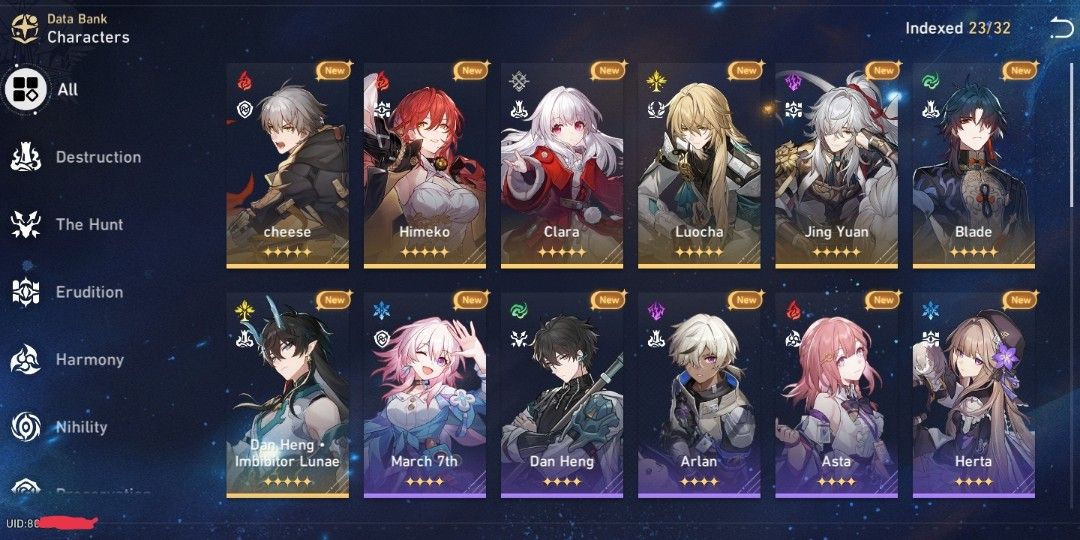Open Herta's character entry
The height and width of the screenshot is (540, 1080).
coord(973,395)
